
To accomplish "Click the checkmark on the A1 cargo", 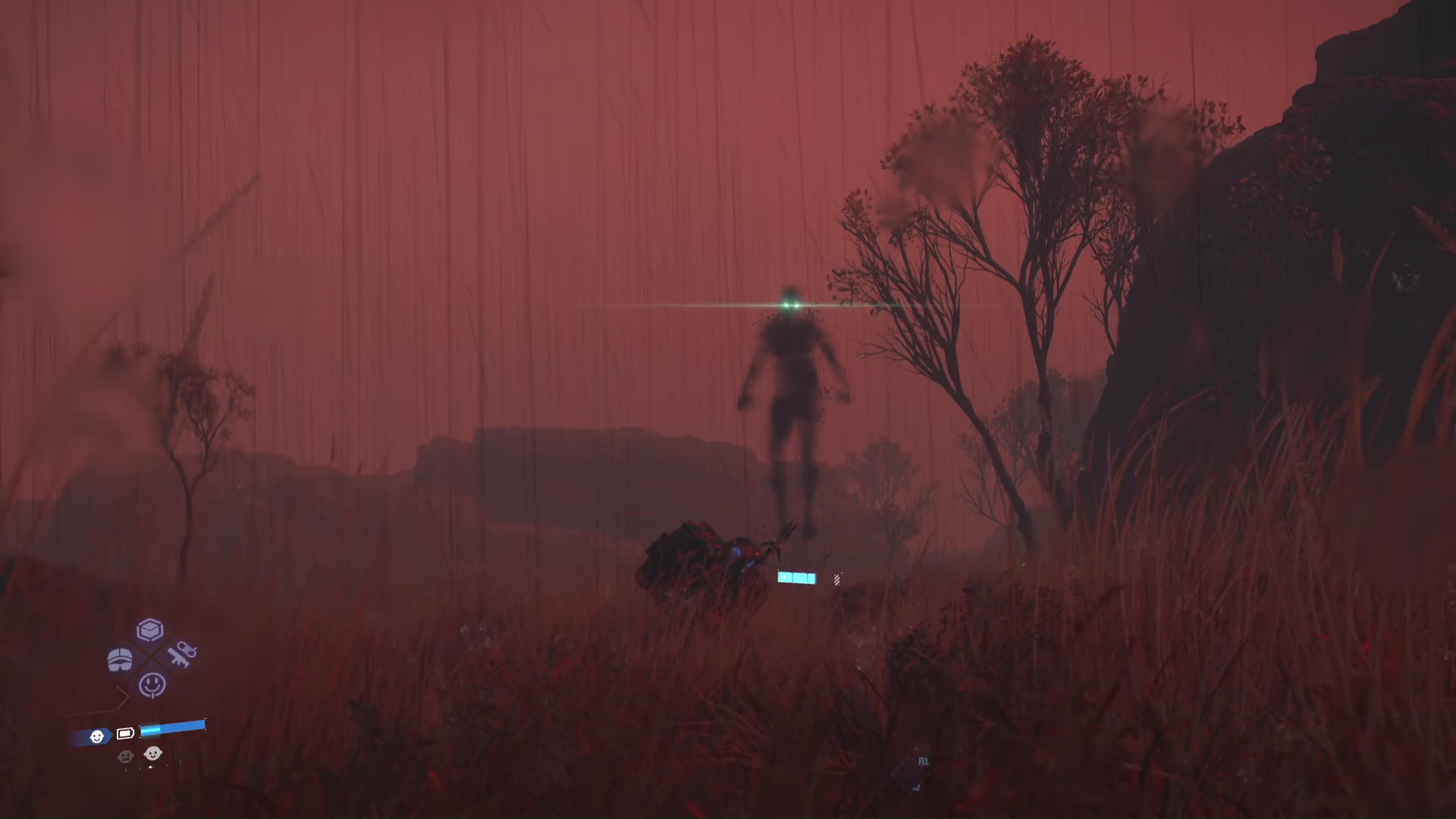I will tap(916, 786).
